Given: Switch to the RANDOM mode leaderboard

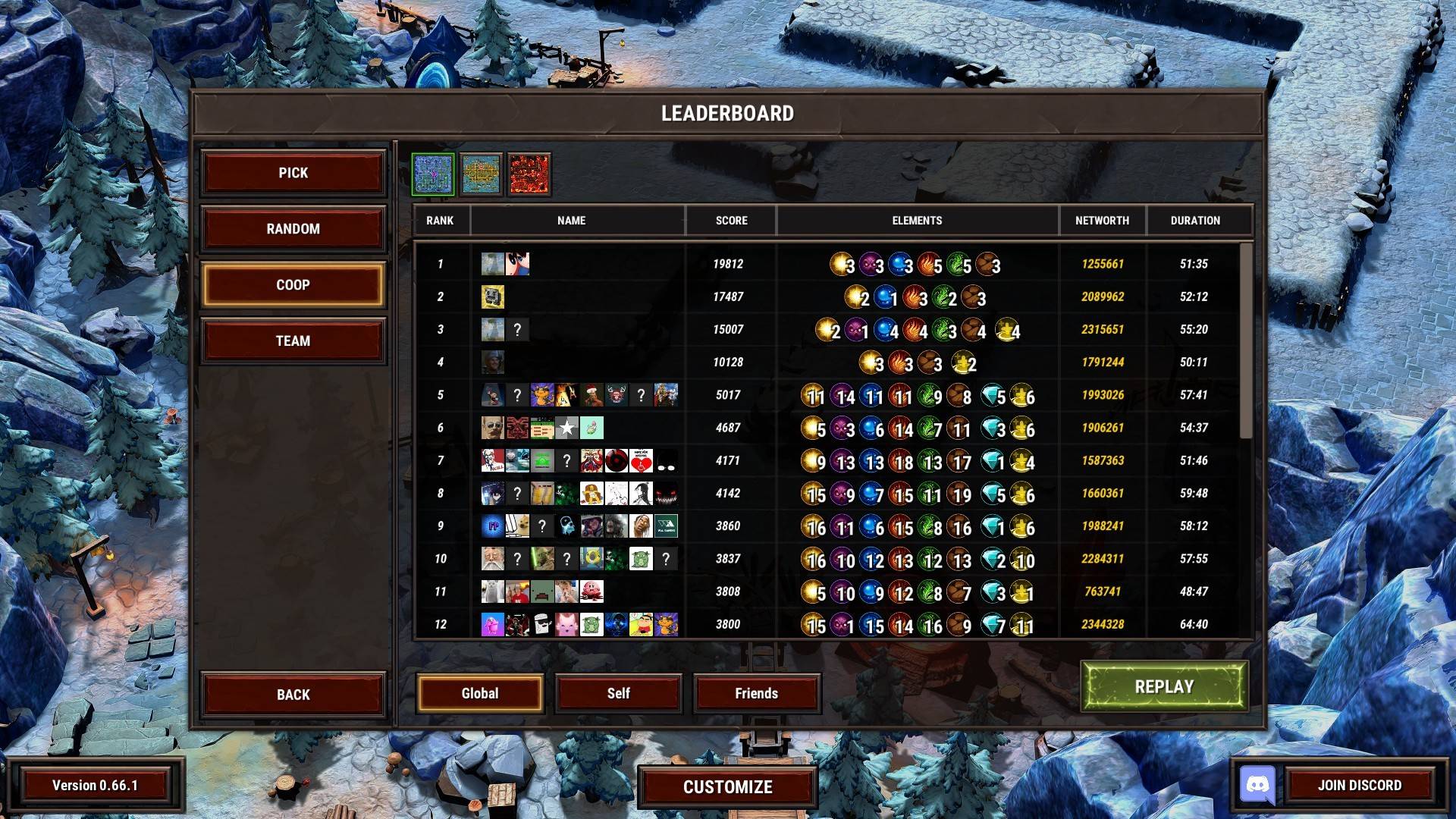Looking at the screenshot, I should pos(293,229).
